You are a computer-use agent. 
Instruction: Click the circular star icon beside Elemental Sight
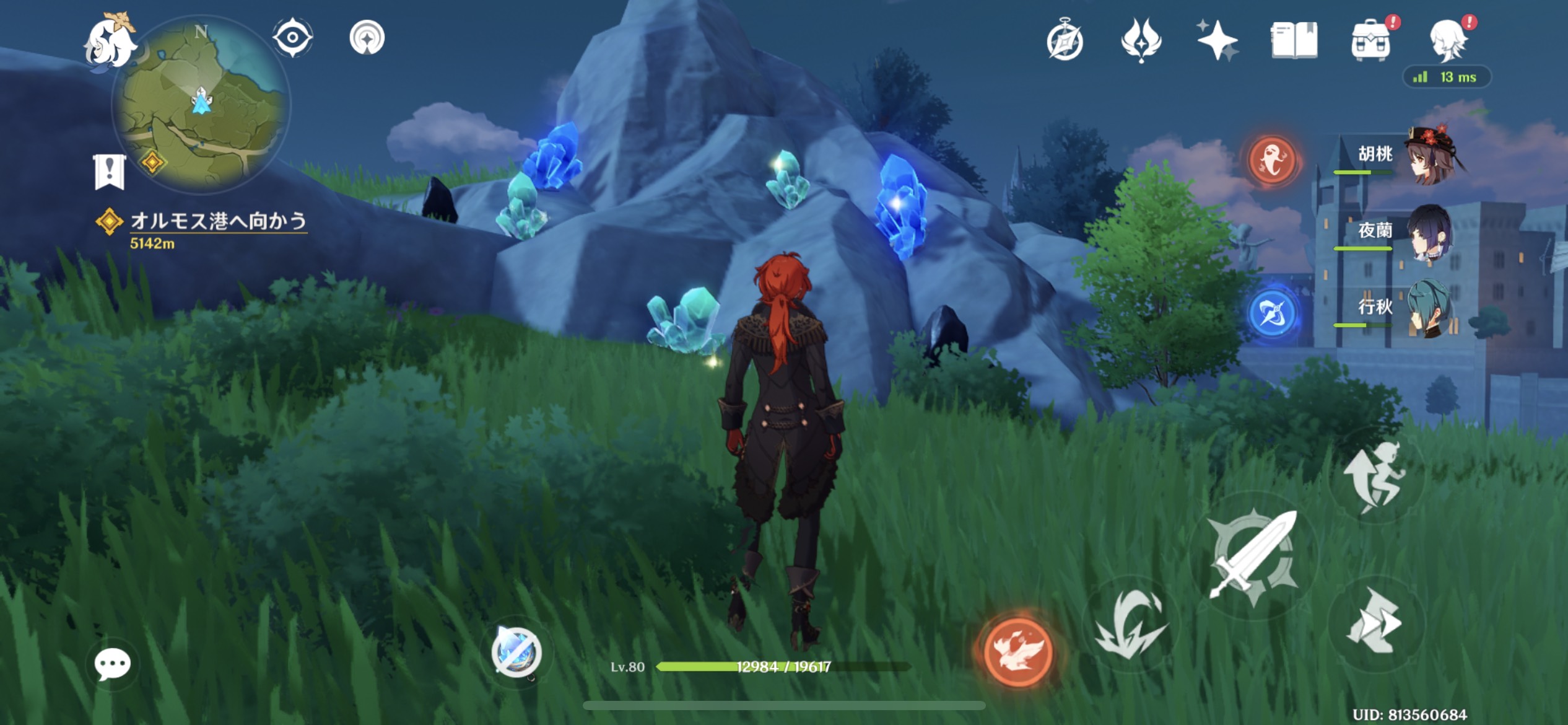click(x=367, y=38)
